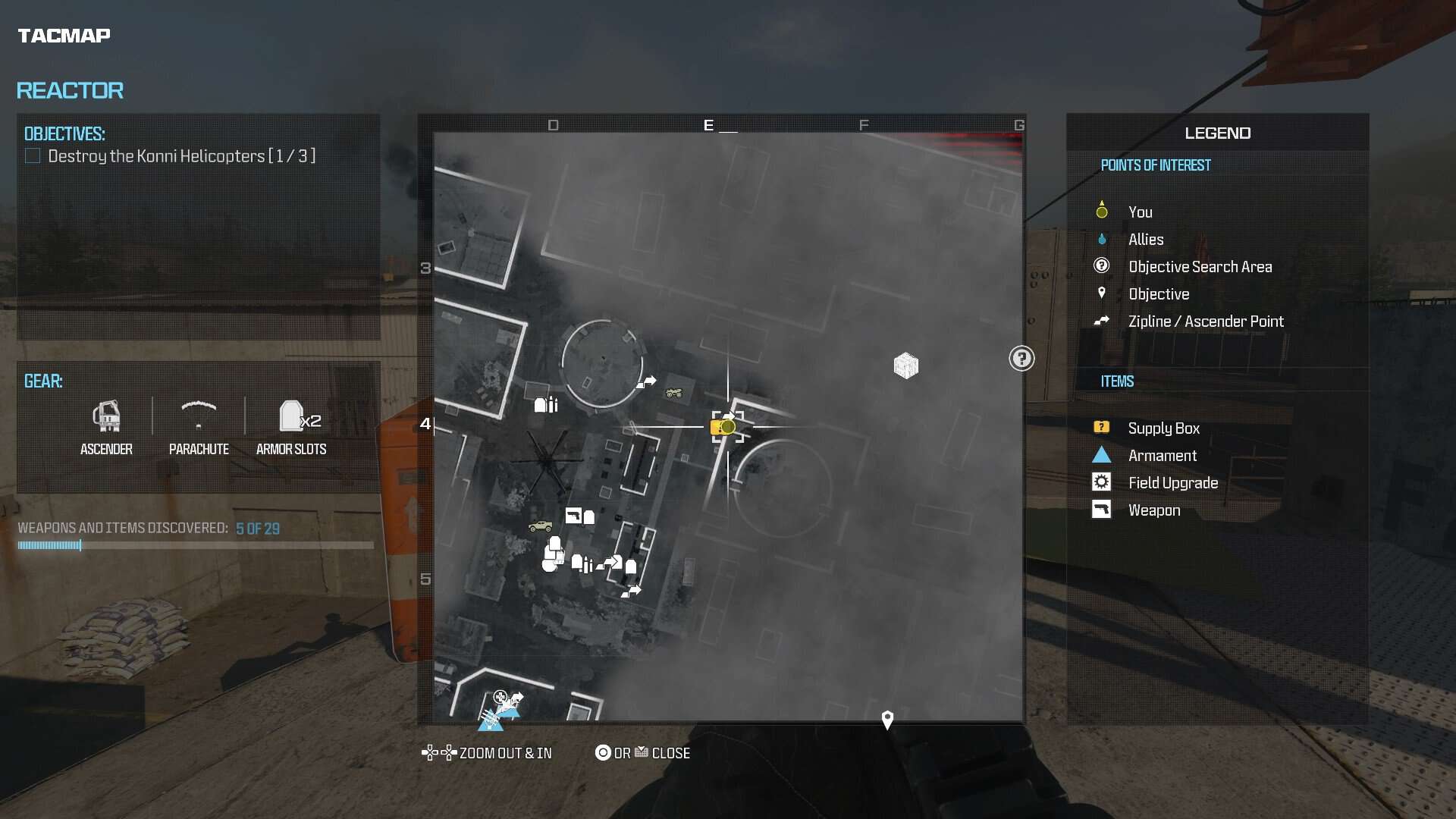Click the pistol weapon pickup icon on the map

click(574, 515)
